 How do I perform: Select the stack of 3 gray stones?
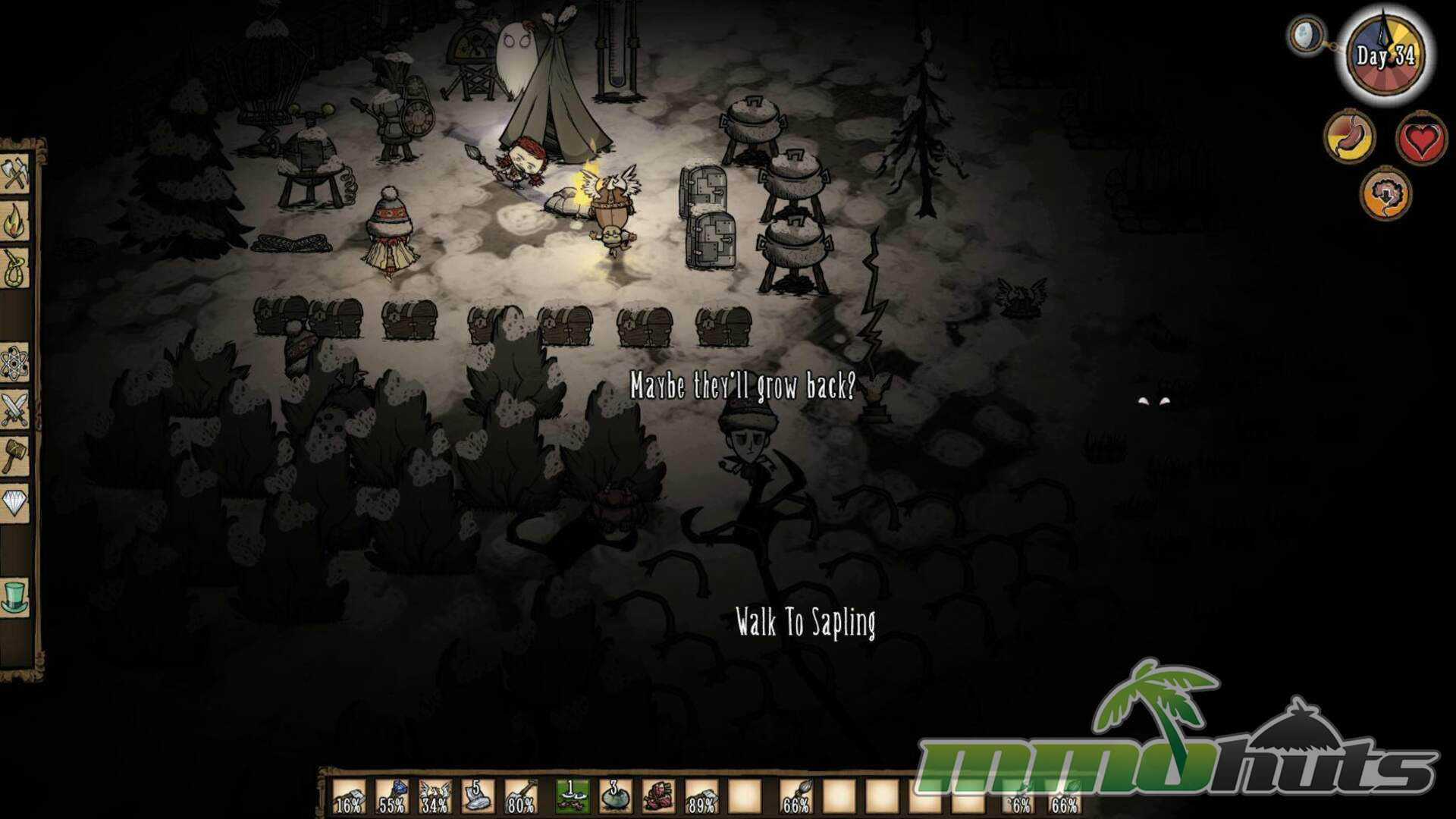616,796
